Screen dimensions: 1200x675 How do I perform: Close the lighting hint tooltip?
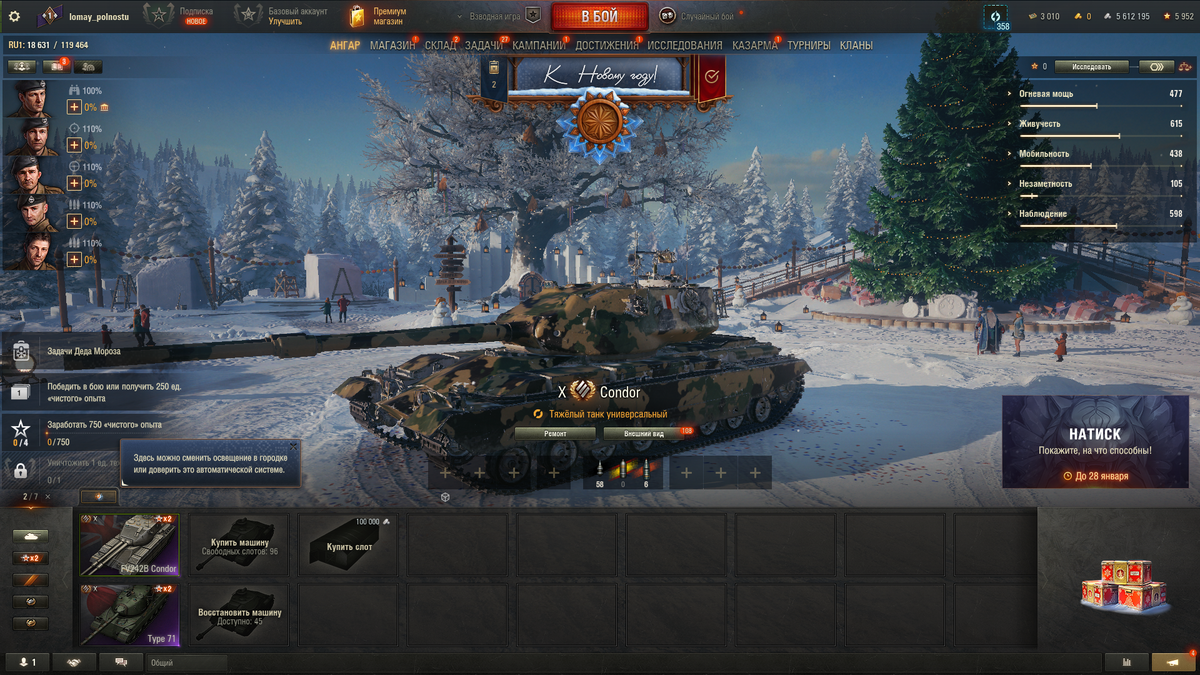293,446
